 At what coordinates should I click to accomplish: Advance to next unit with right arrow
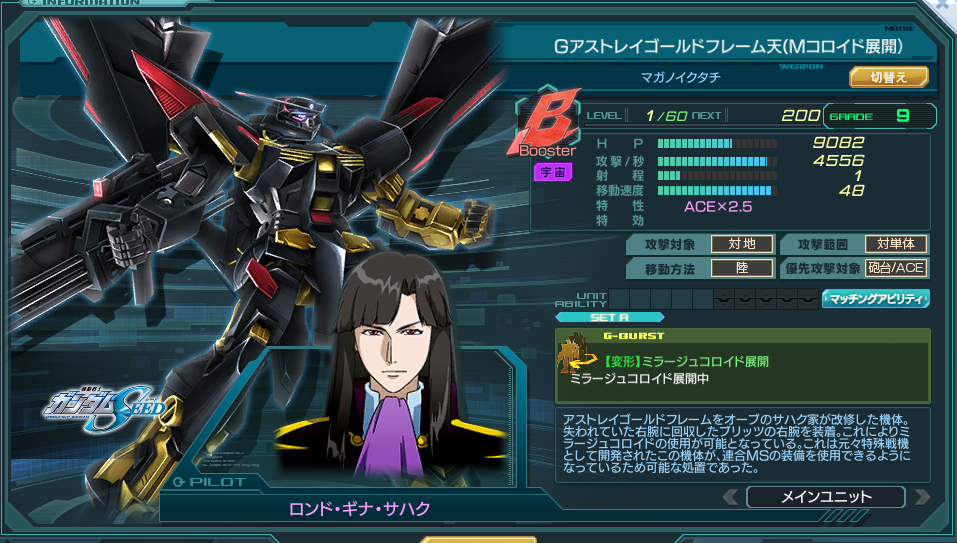point(921,497)
